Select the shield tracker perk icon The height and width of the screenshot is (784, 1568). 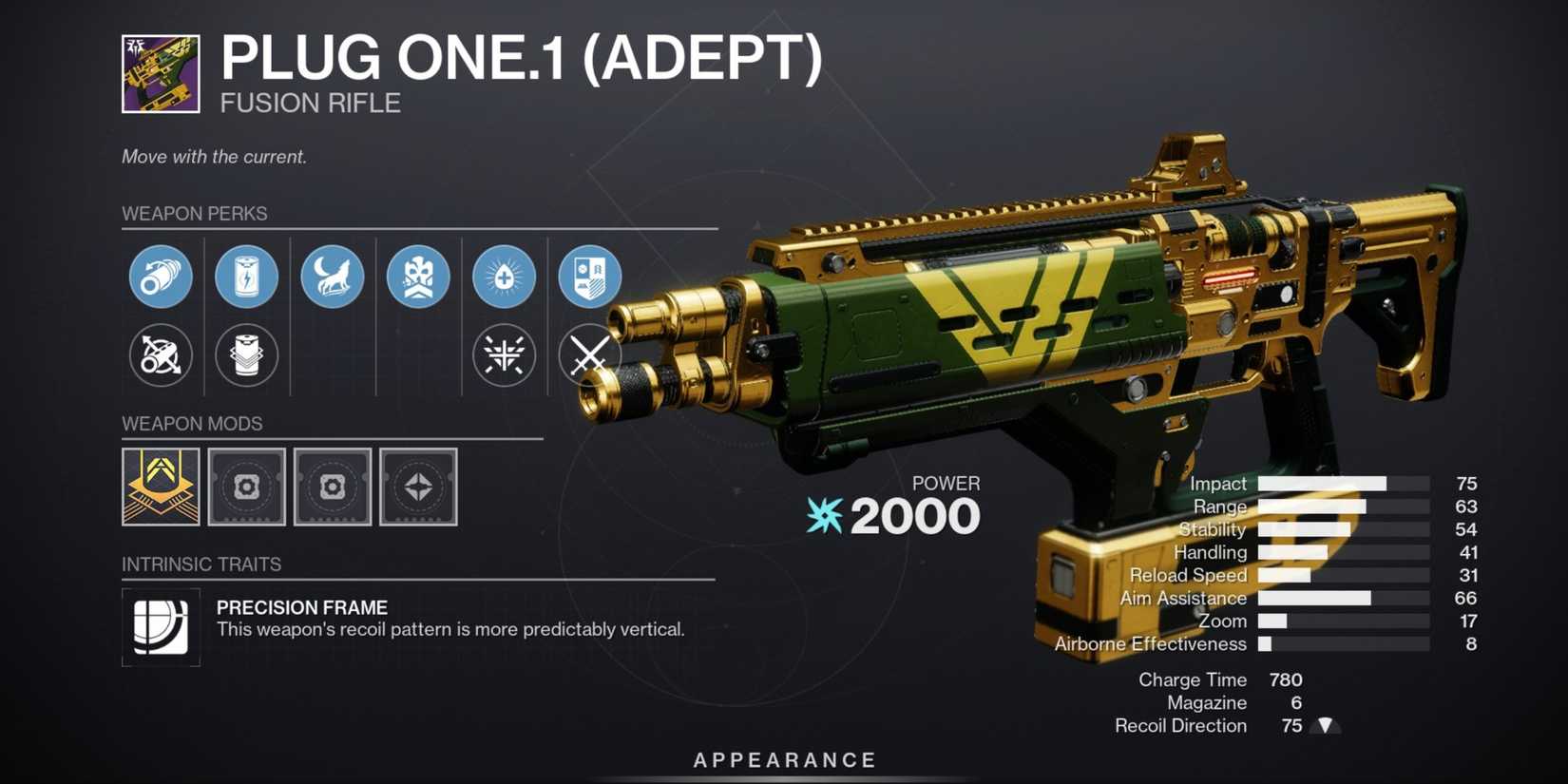589,277
